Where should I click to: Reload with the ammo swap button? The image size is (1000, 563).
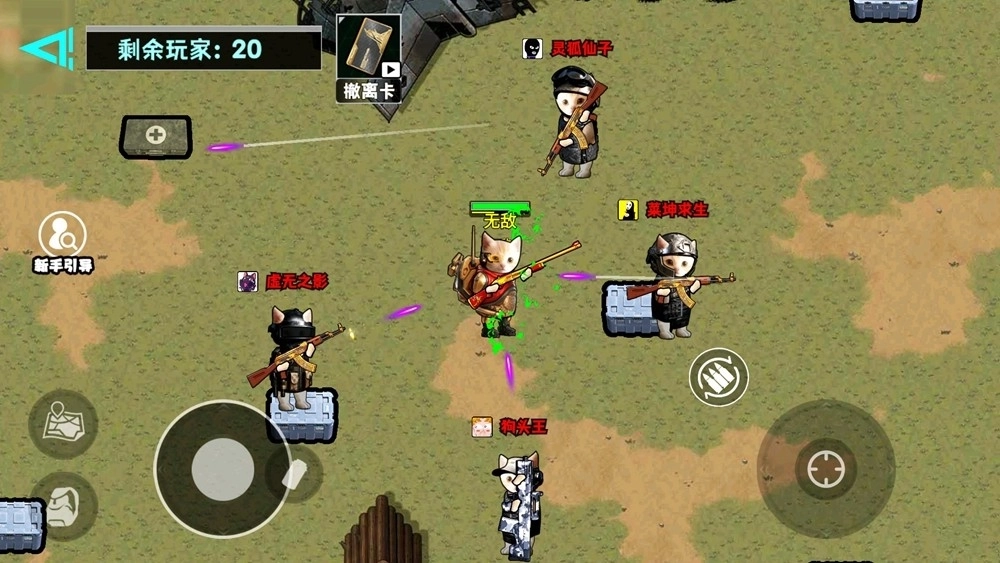tap(718, 376)
